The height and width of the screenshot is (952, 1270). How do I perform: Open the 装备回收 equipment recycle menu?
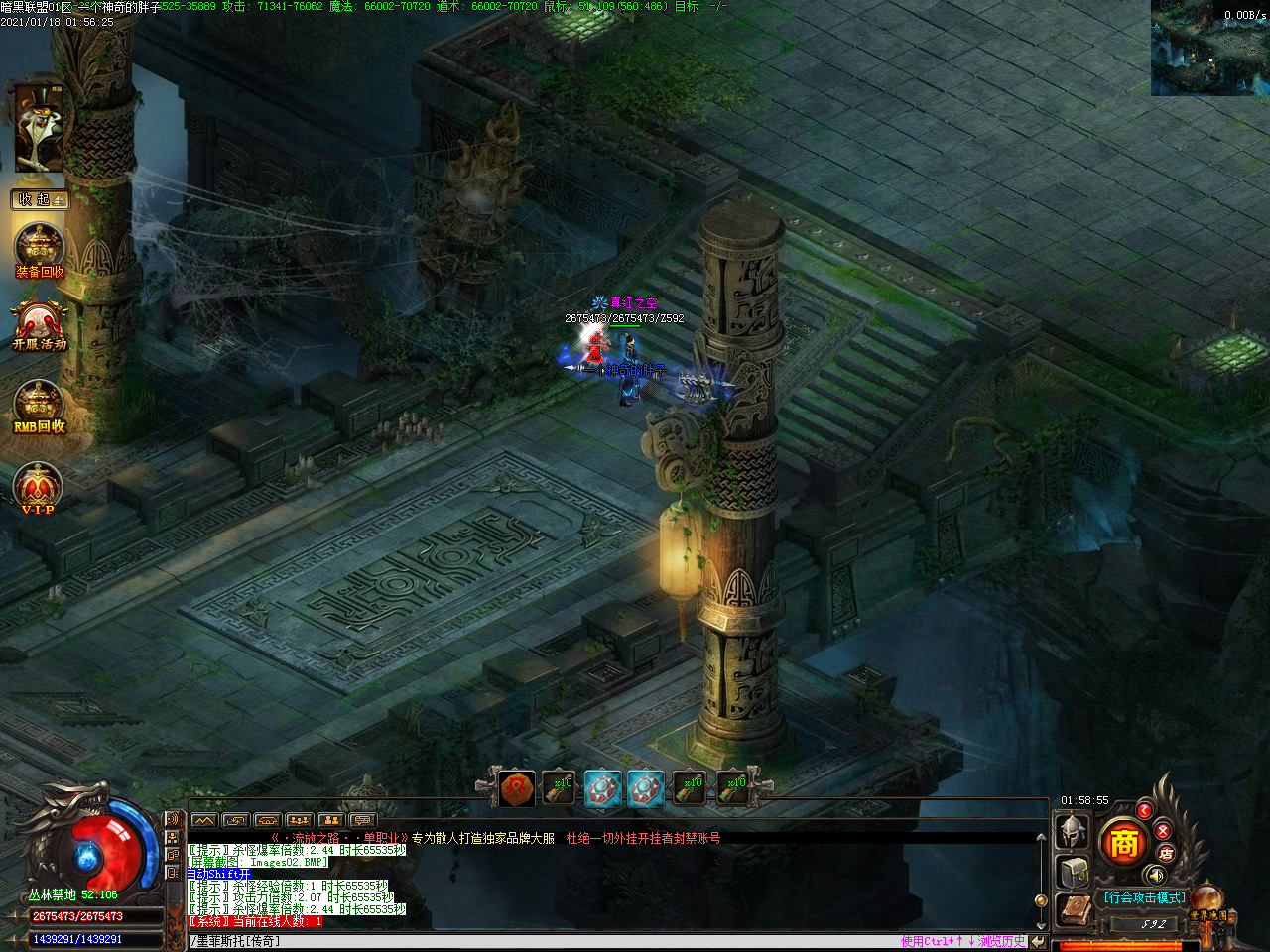click(x=40, y=251)
